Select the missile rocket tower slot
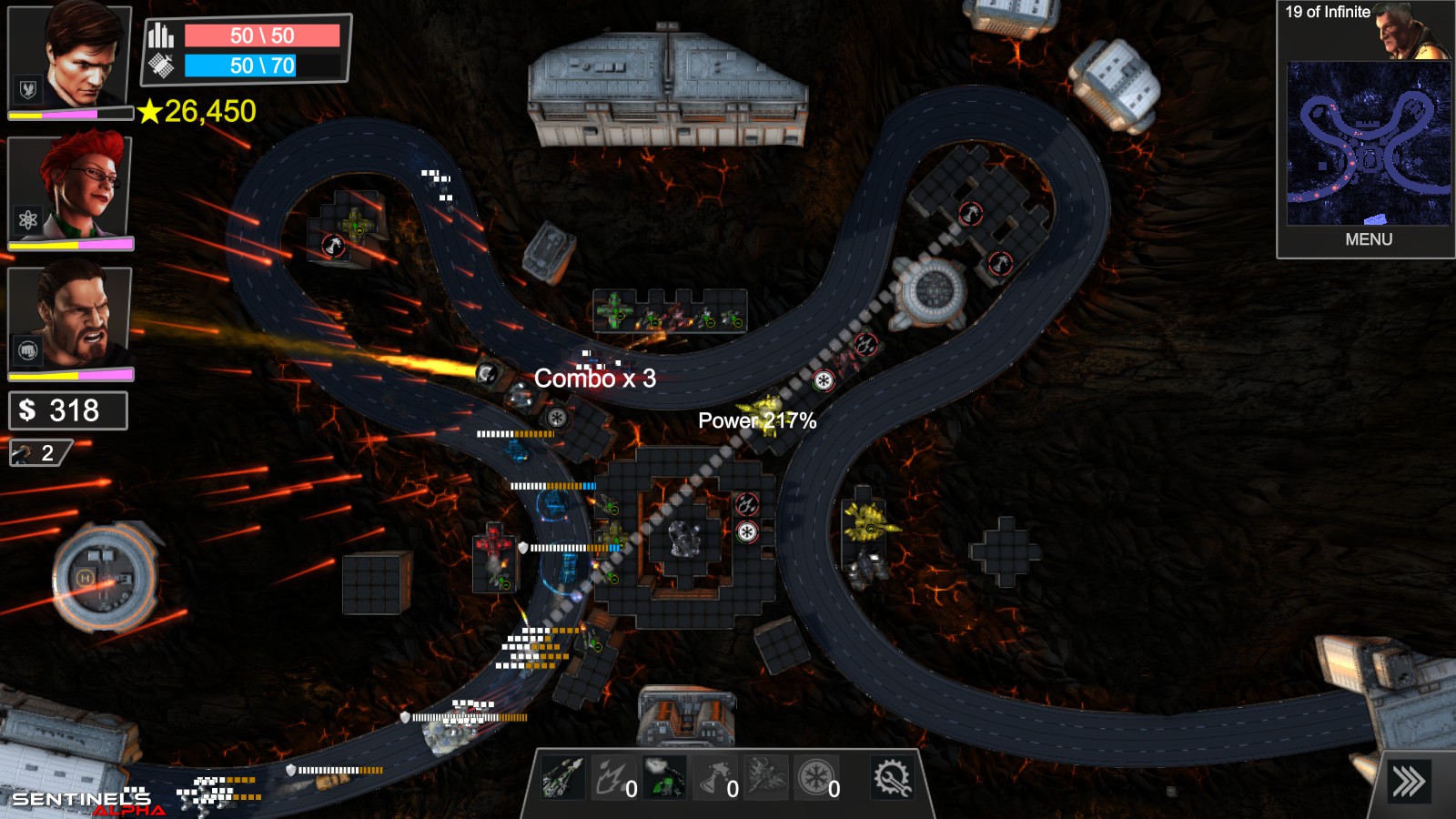This screenshot has width=1456, height=819. pyautogui.click(x=562, y=778)
